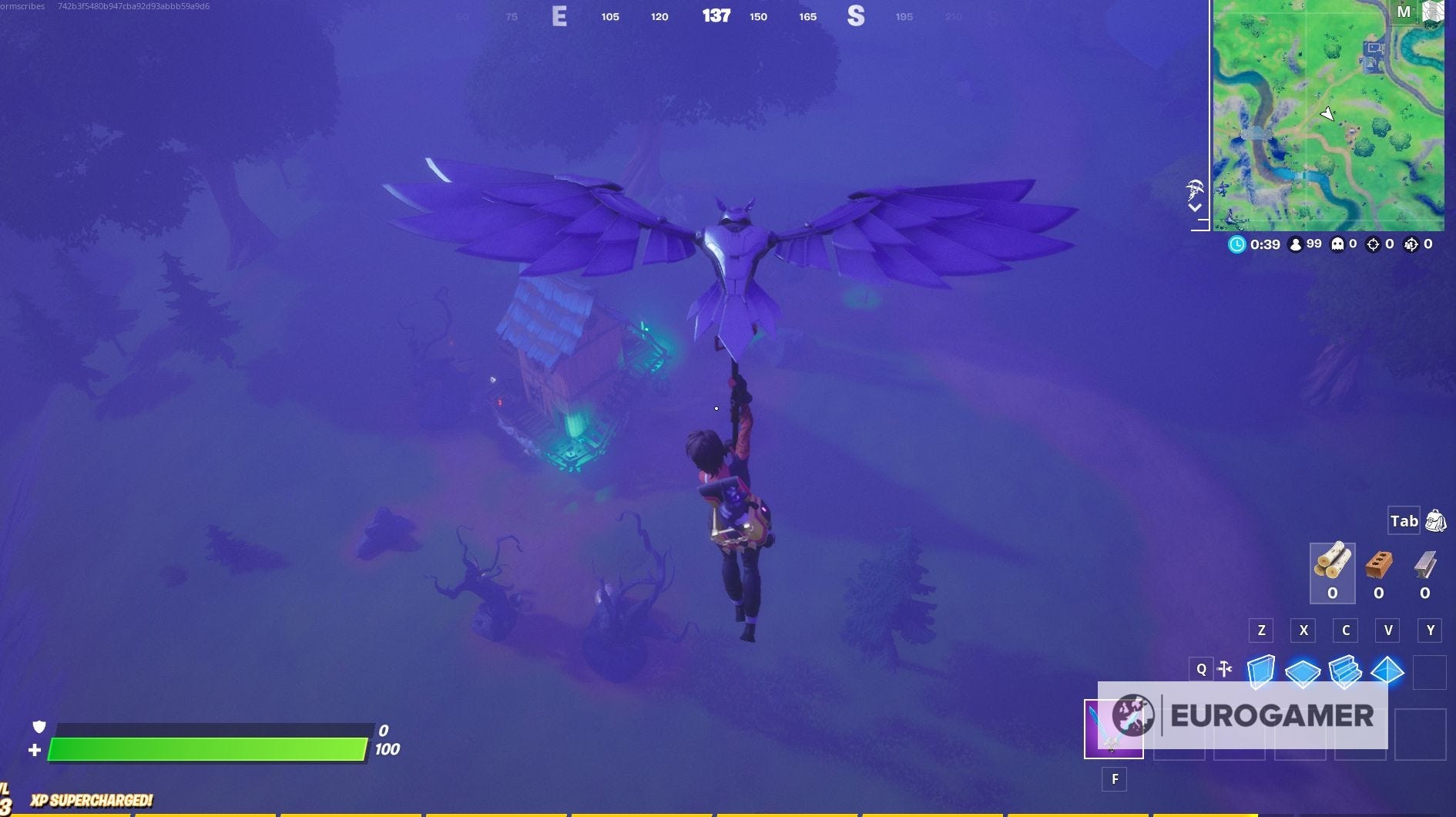Toggle the trap slot tool icon beside Q
Screen dimensions: 1456x817
[1224, 667]
